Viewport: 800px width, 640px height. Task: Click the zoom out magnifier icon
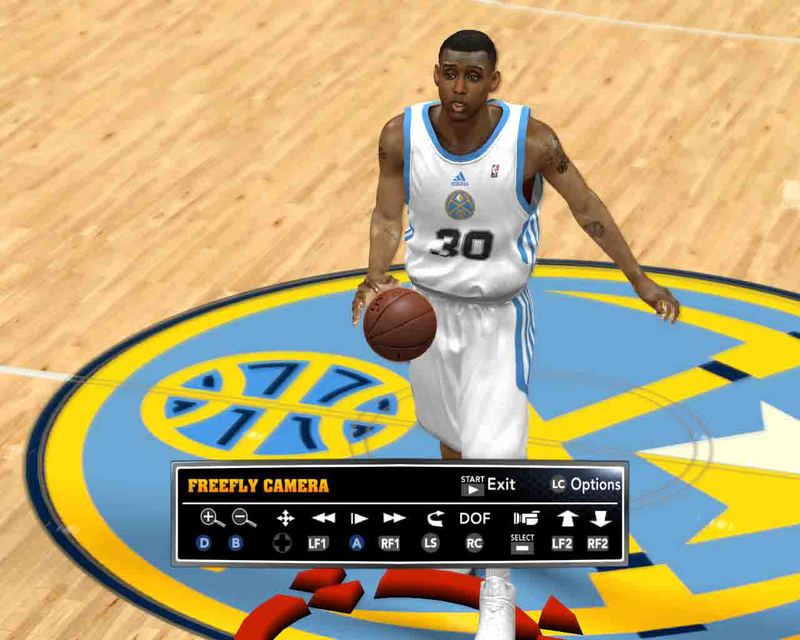(244, 518)
